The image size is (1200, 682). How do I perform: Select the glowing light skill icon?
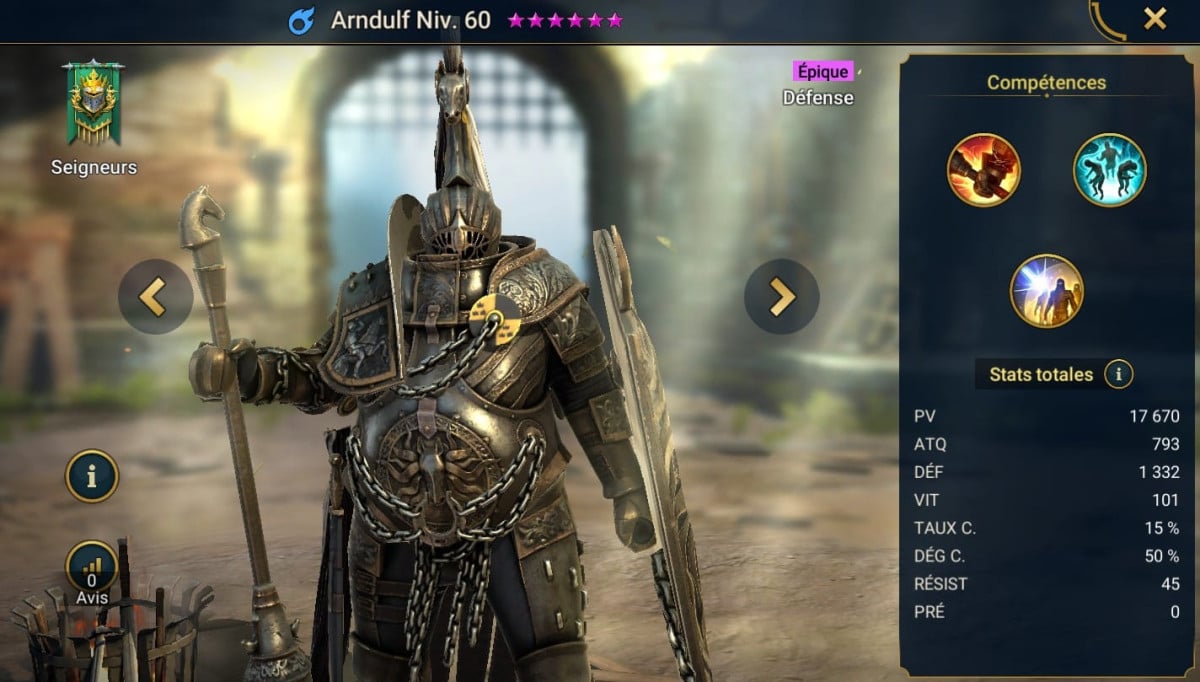point(1046,291)
